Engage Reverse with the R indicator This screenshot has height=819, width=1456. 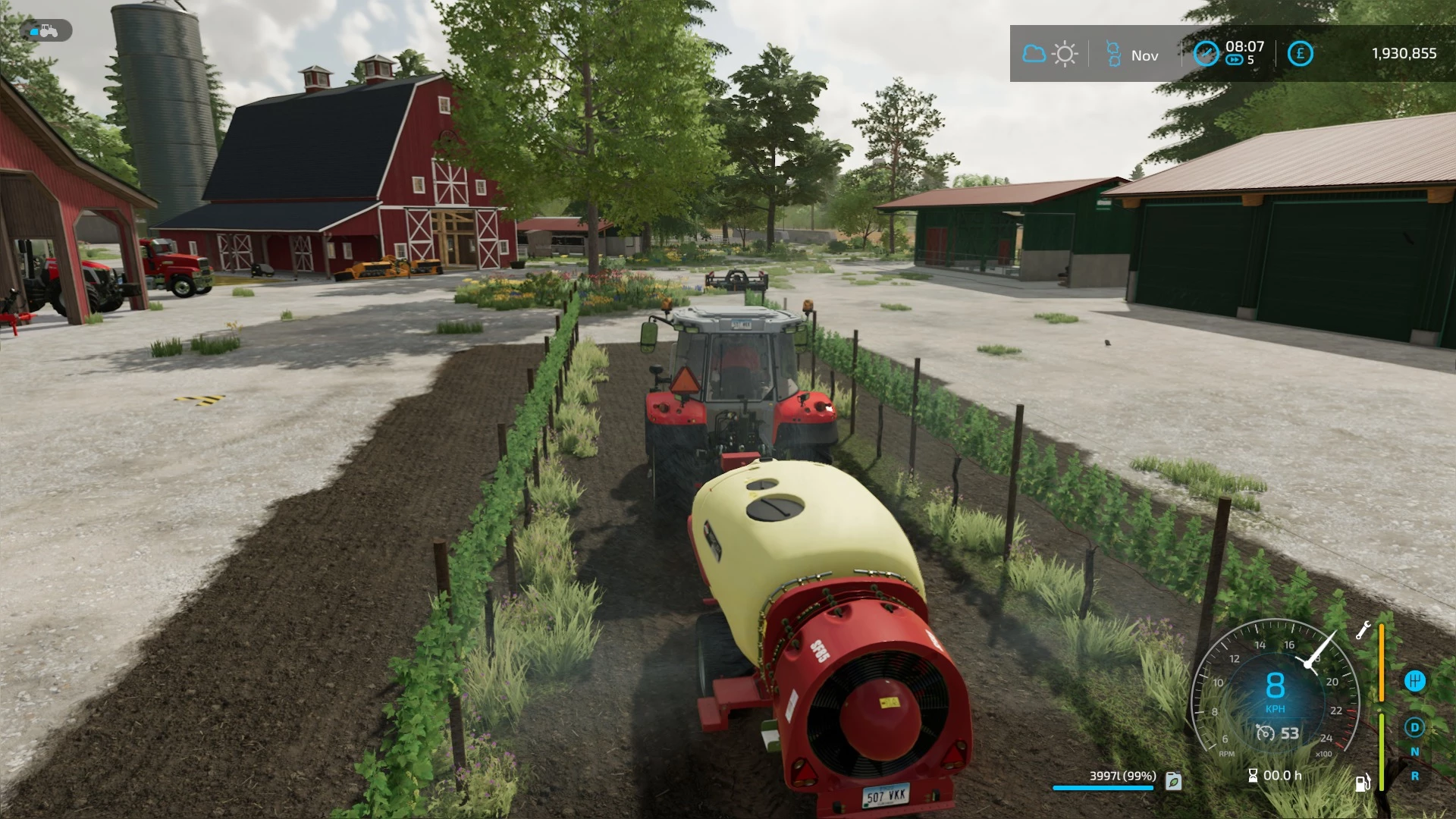click(1415, 776)
